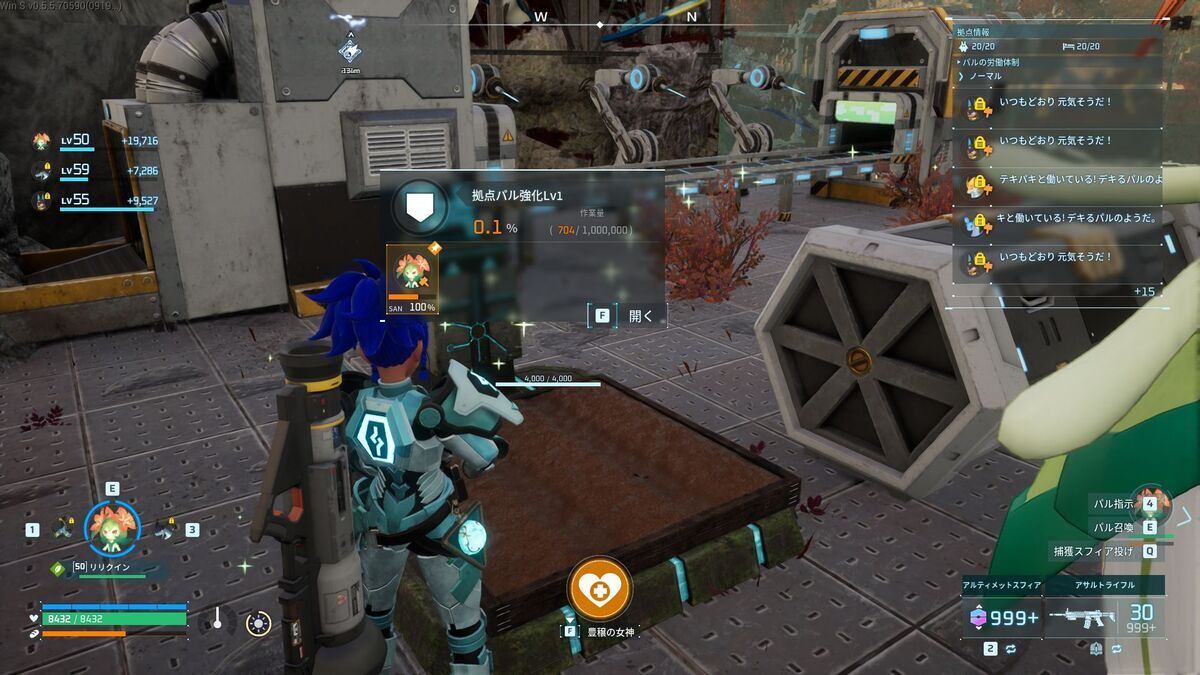Click the temperature gauge icon

click(216, 619)
